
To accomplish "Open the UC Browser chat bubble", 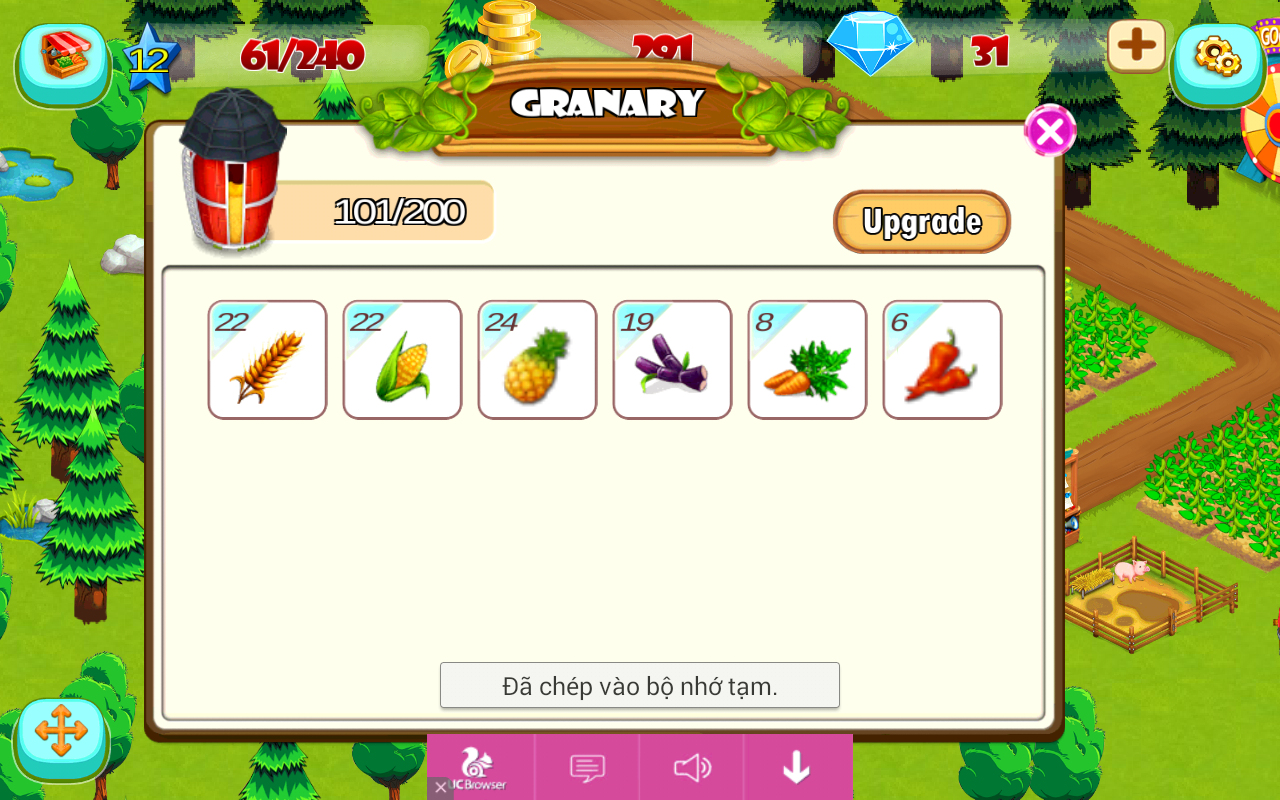I will pos(587,768).
